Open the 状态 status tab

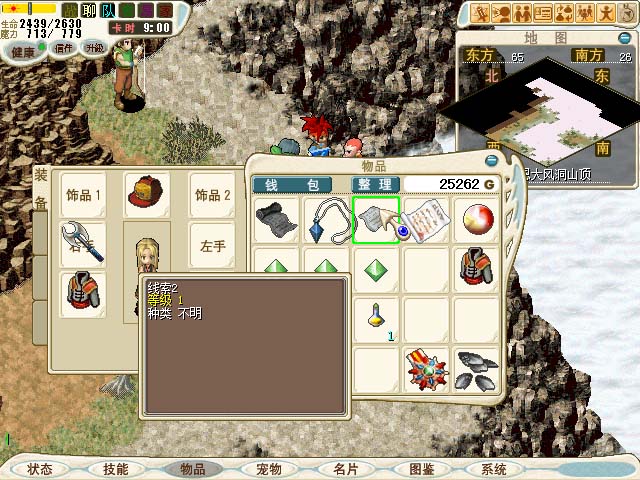click(x=40, y=469)
